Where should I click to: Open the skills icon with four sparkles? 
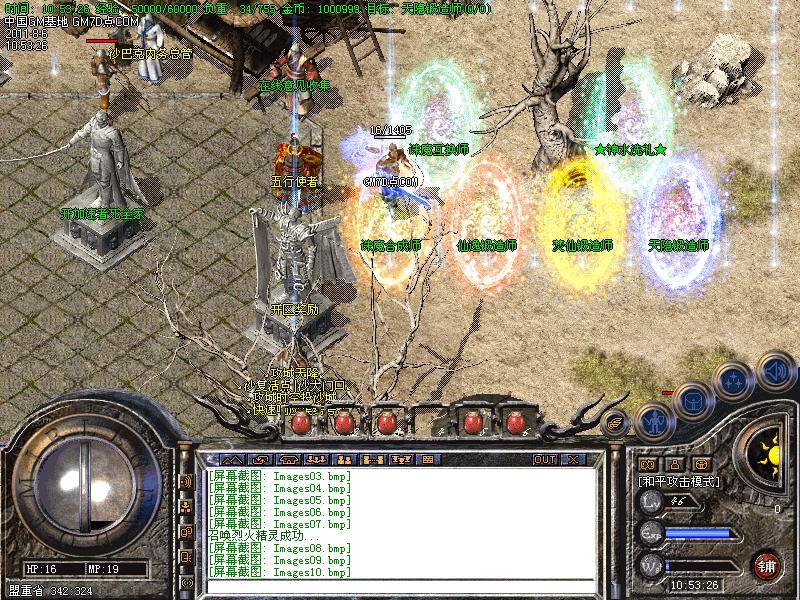click(x=734, y=380)
